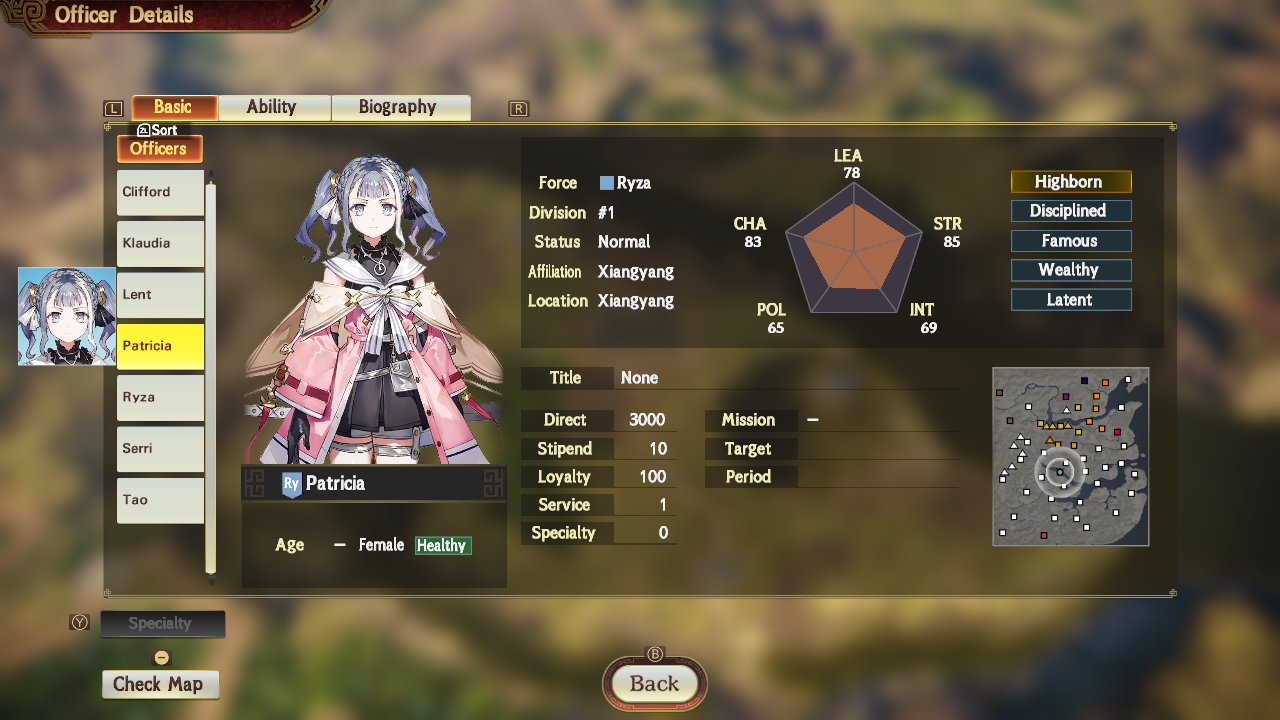
Task: Toggle the Disciplined trait badge
Action: tap(1071, 211)
